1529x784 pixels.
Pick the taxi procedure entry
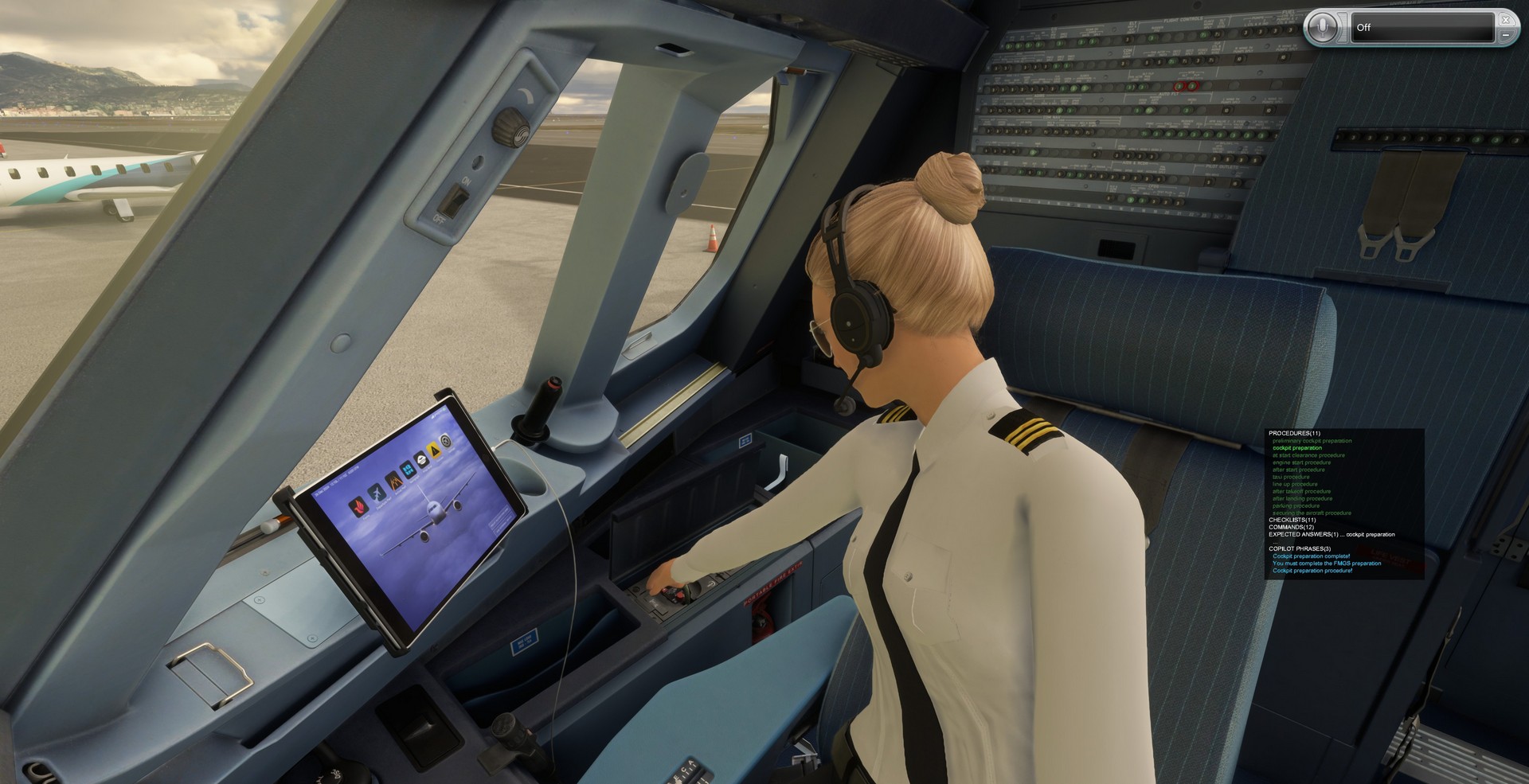pos(1291,477)
